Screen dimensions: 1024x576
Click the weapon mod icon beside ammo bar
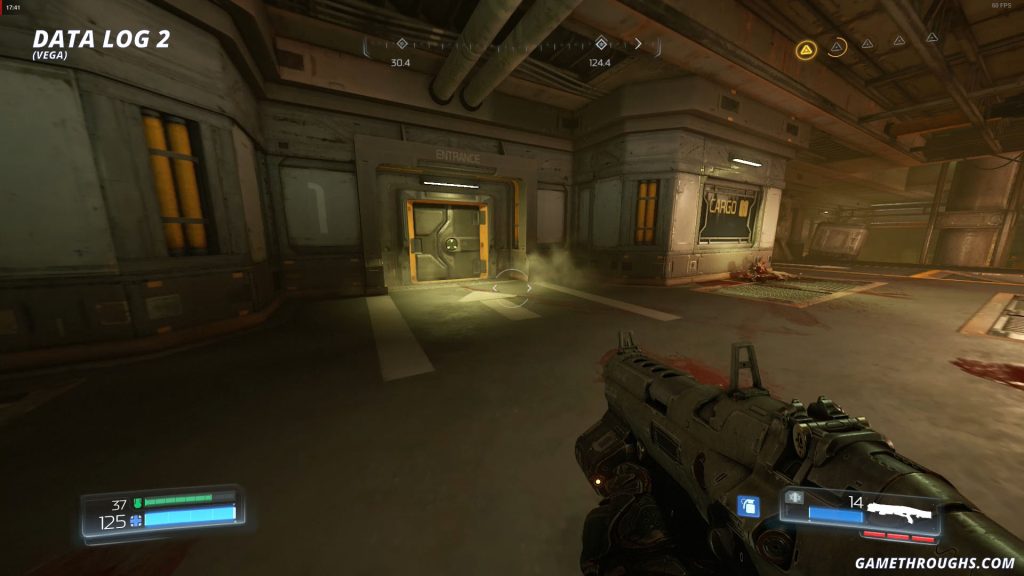point(795,498)
